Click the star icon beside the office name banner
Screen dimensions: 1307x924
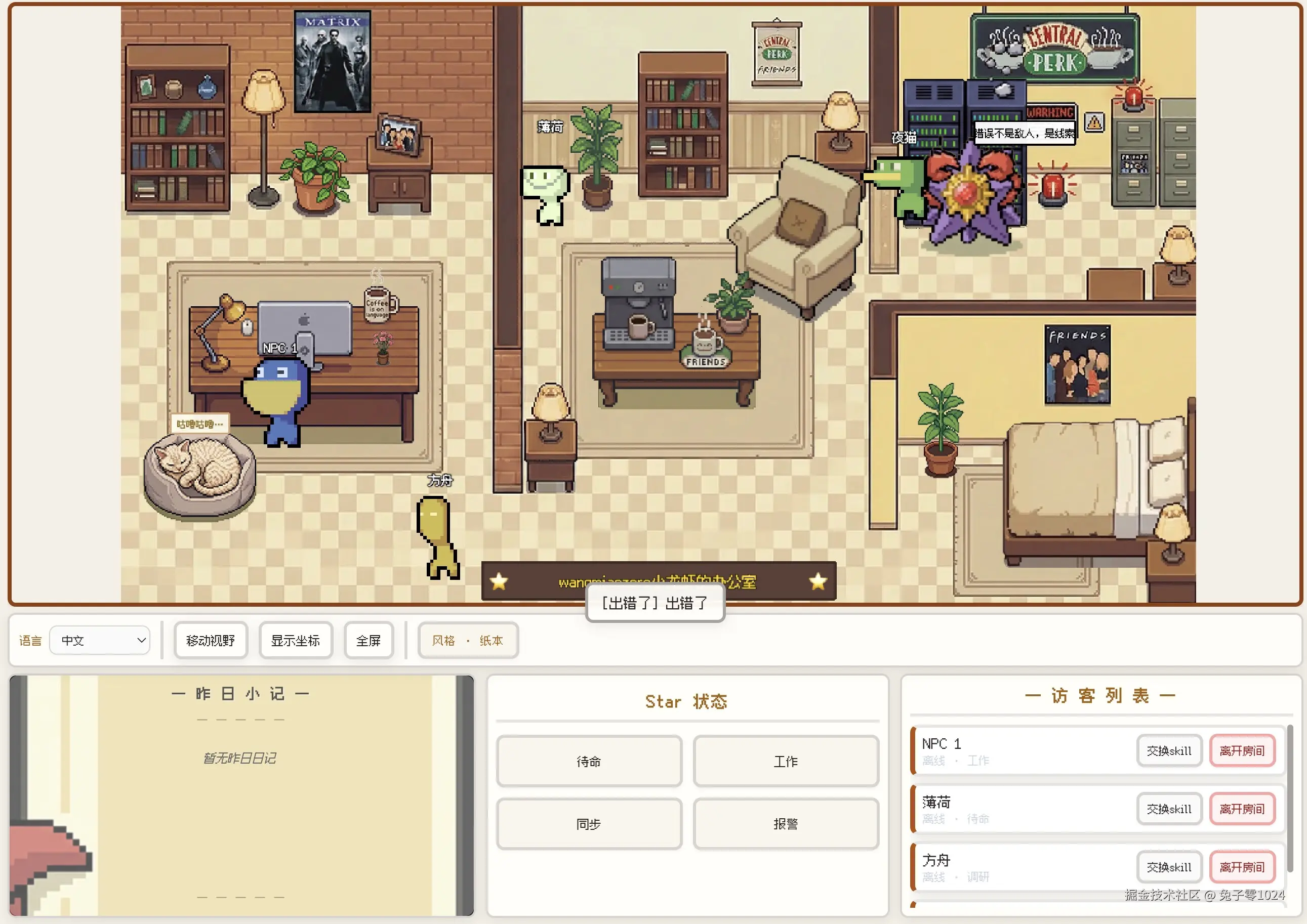(x=500, y=581)
